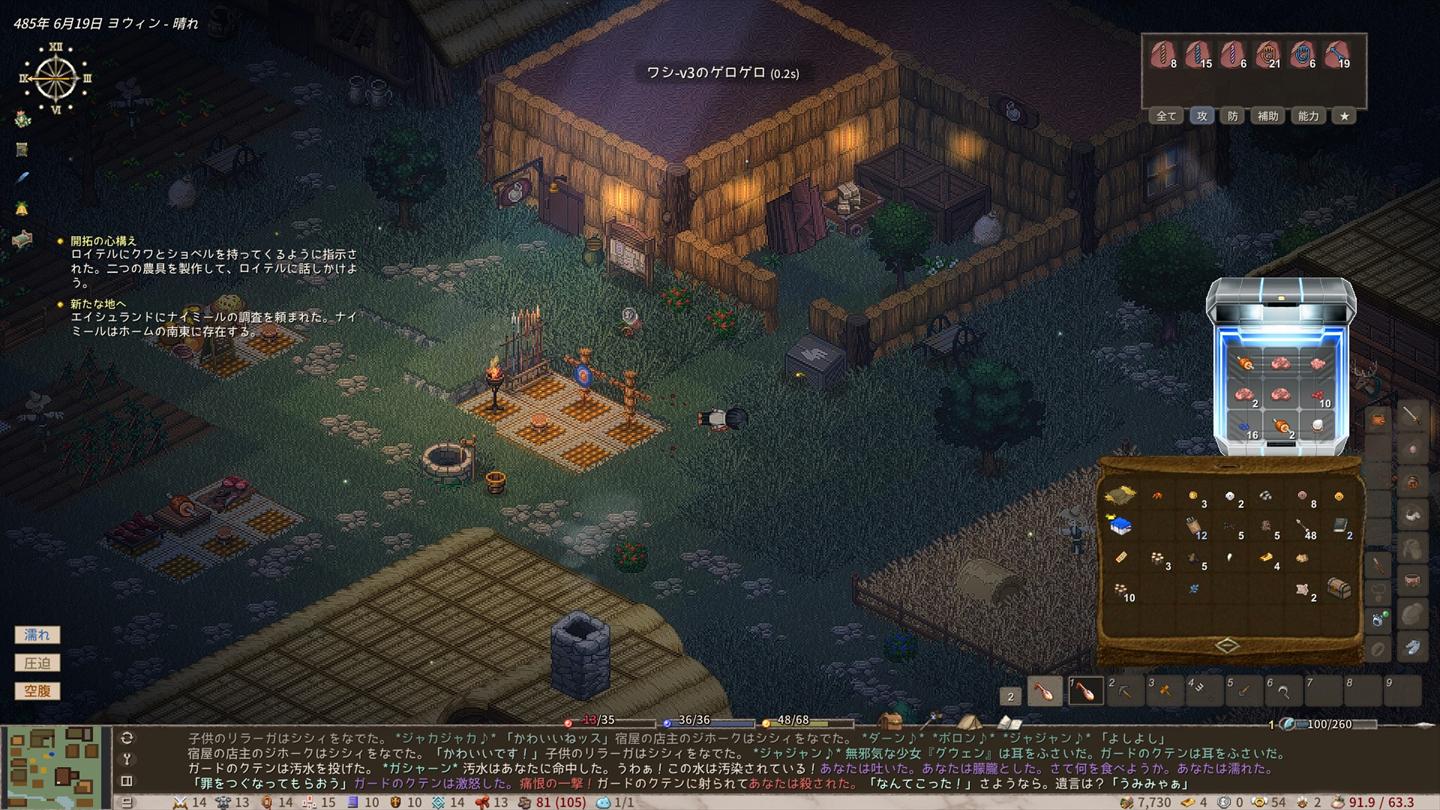Open the treasure chest icon in inventory
The width and height of the screenshot is (1440, 810).
coord(1338,589)
